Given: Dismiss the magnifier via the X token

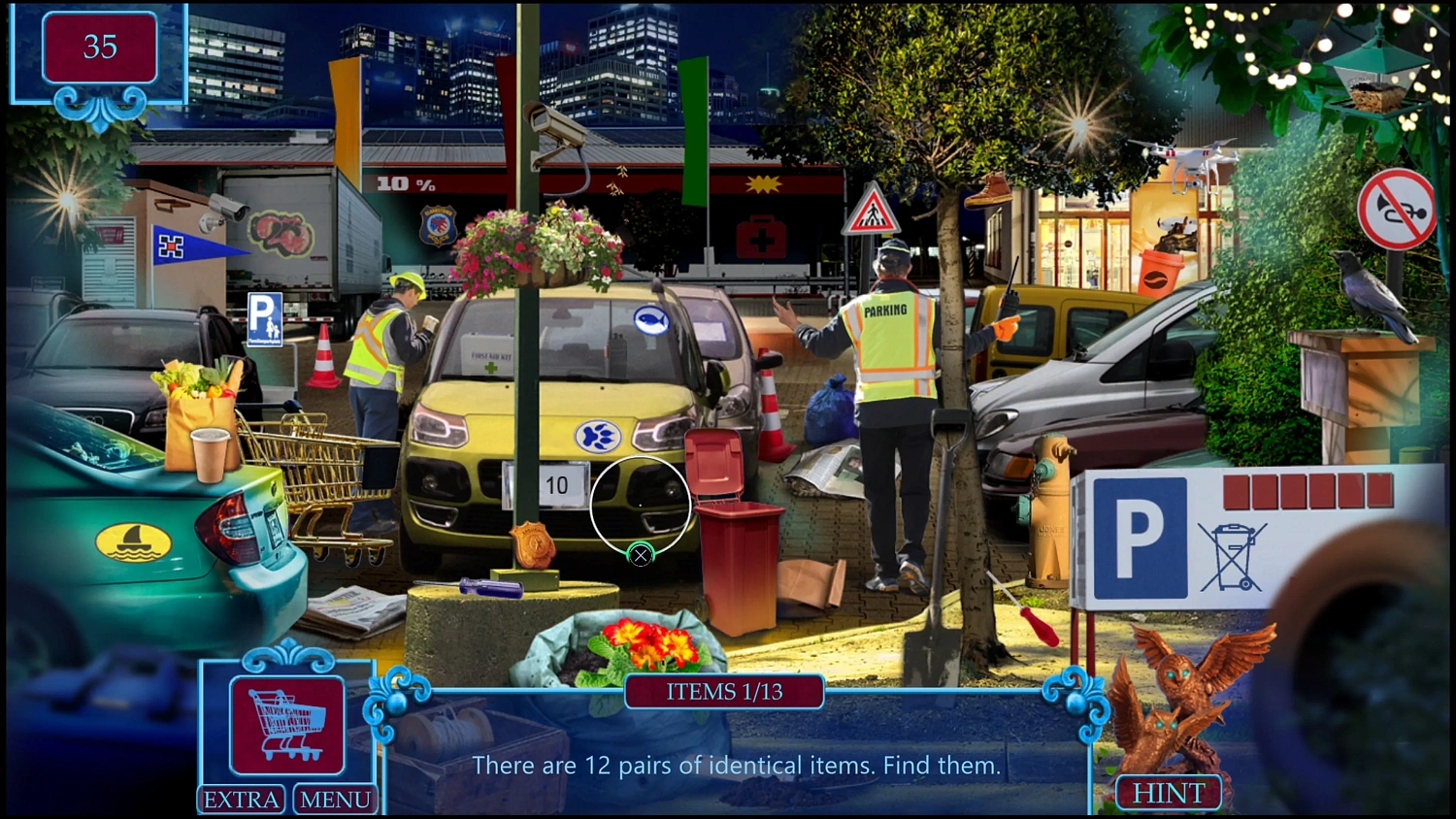Looking at the screenshot, I should (641, 555).
